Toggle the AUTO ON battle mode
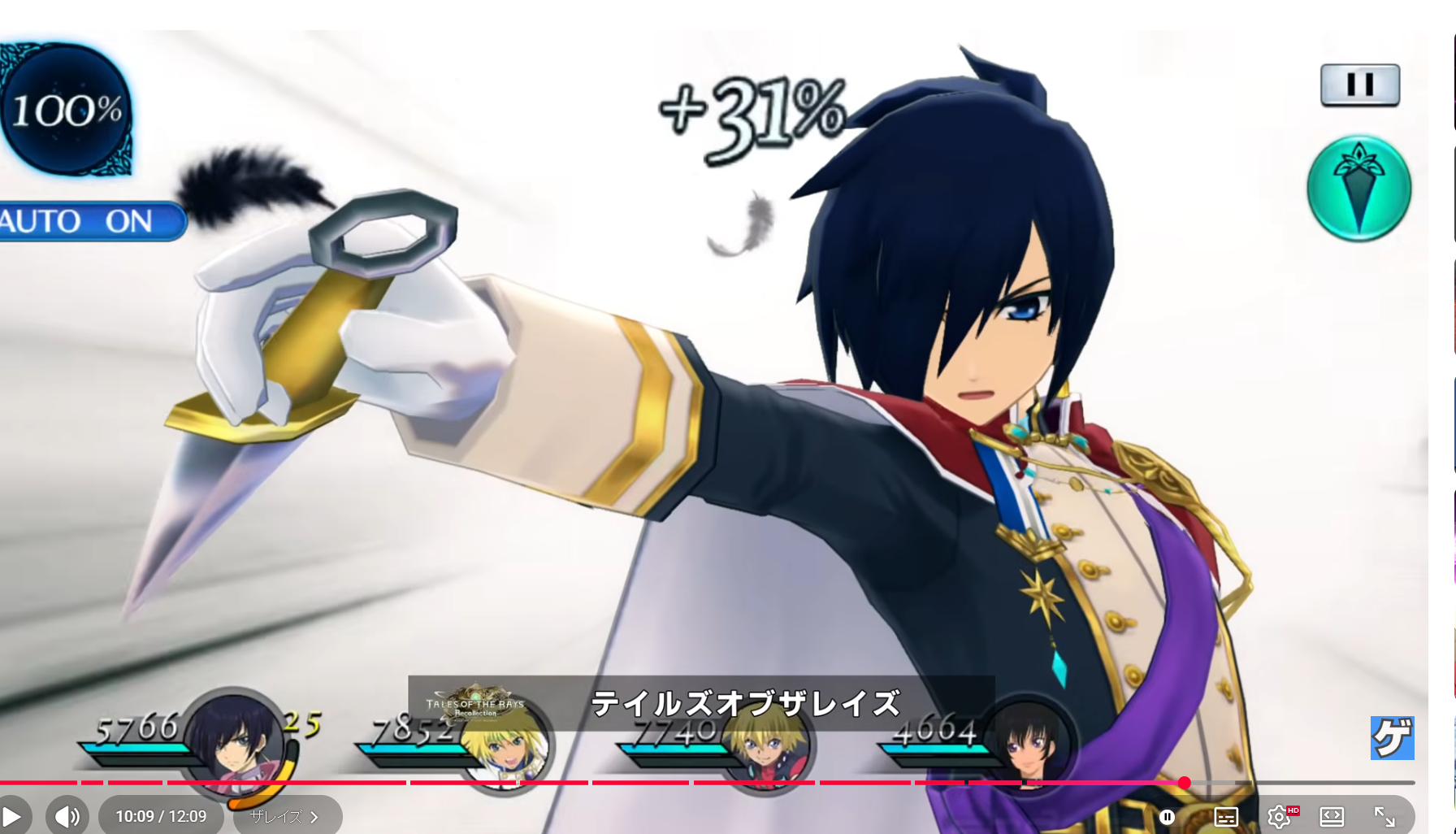 coord(88,221)
